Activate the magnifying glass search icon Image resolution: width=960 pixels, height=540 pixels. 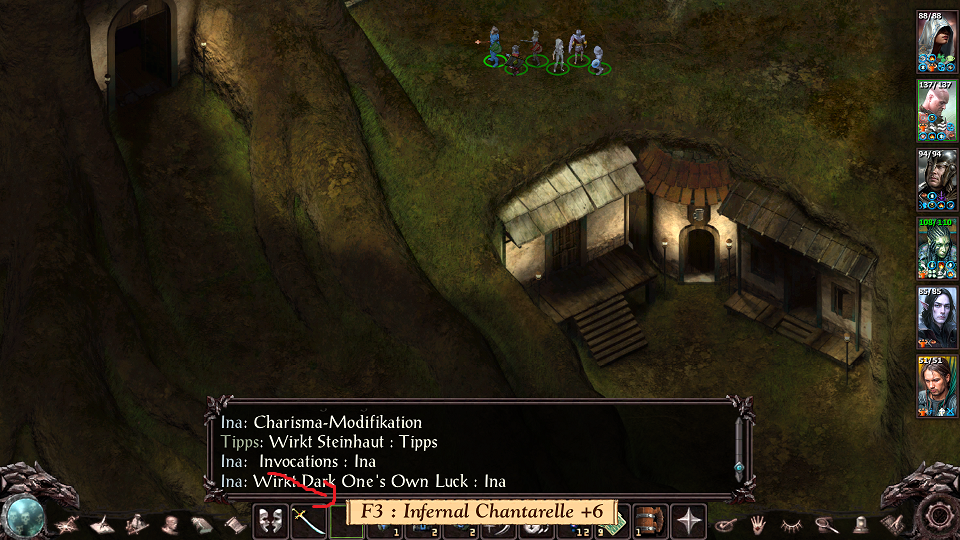coord(826,522)
